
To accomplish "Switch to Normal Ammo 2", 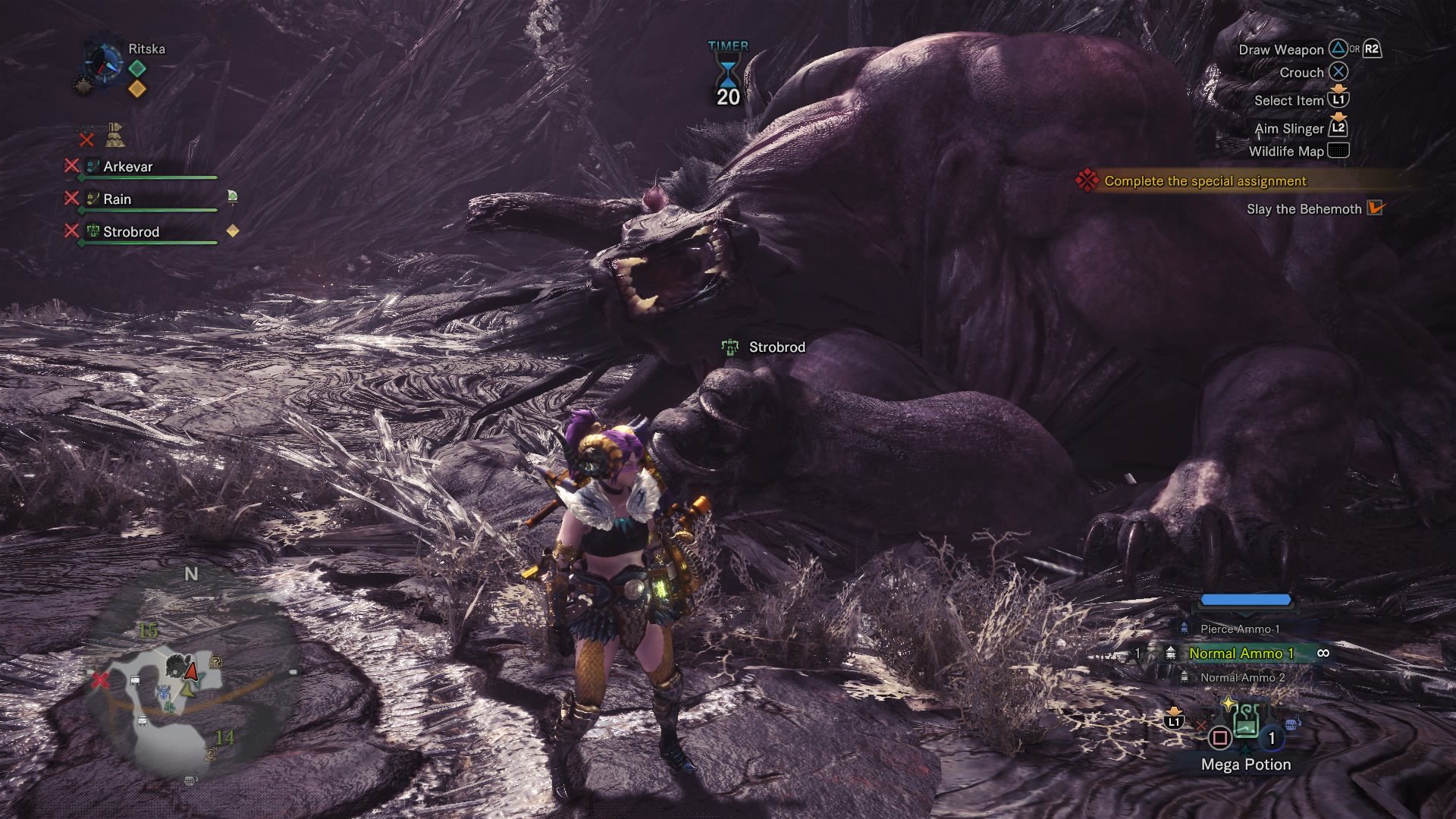I will (1241, 677).
